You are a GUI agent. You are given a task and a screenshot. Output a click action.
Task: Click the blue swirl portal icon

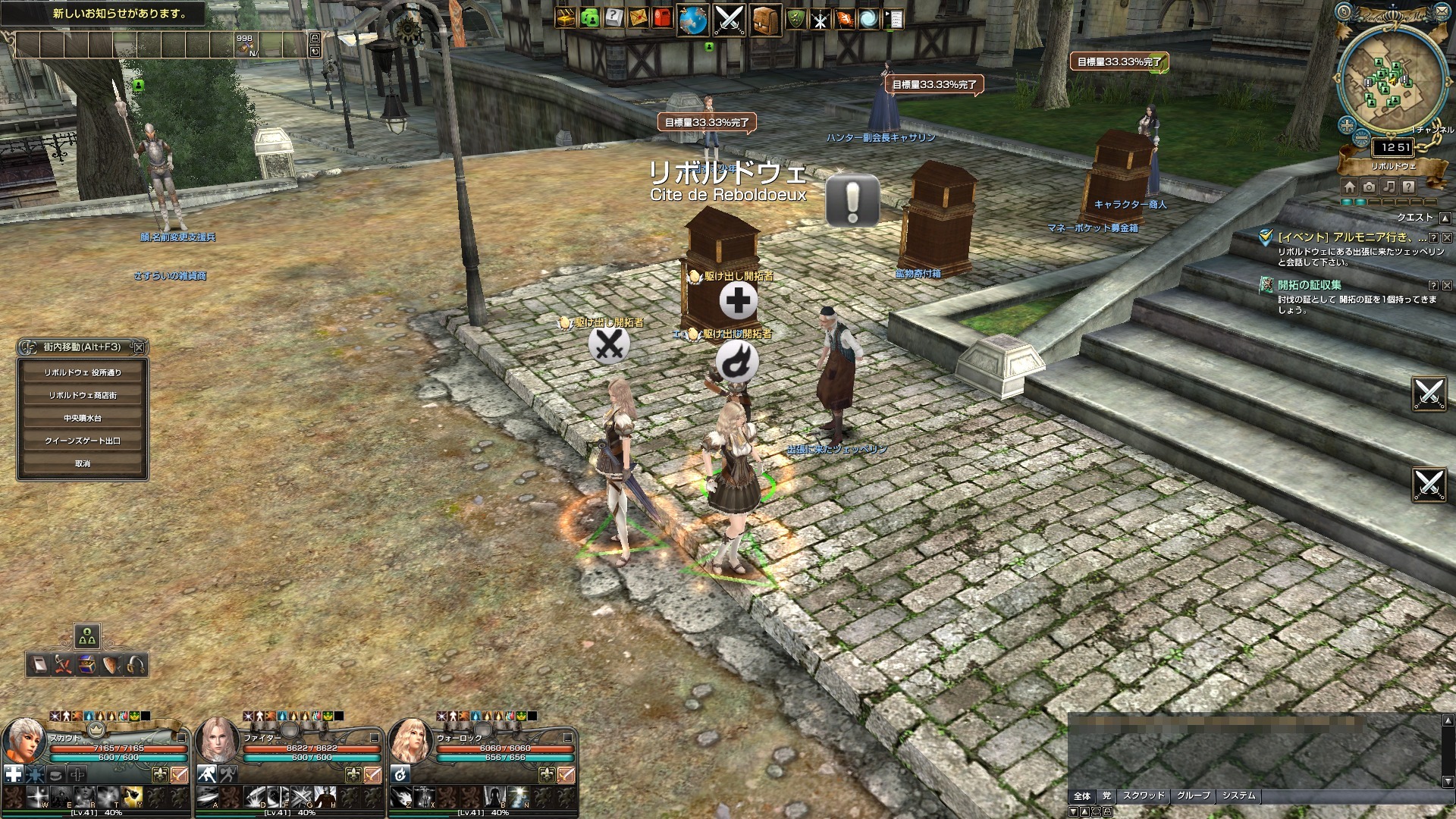point(868,19)
